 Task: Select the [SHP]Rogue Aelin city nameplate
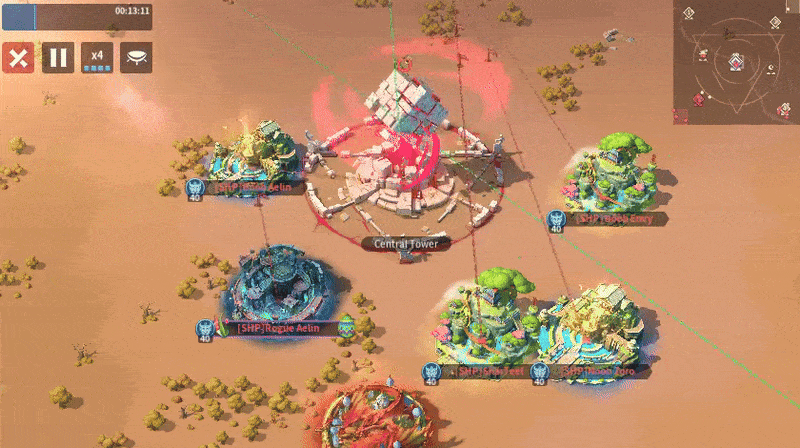point(278,326)
